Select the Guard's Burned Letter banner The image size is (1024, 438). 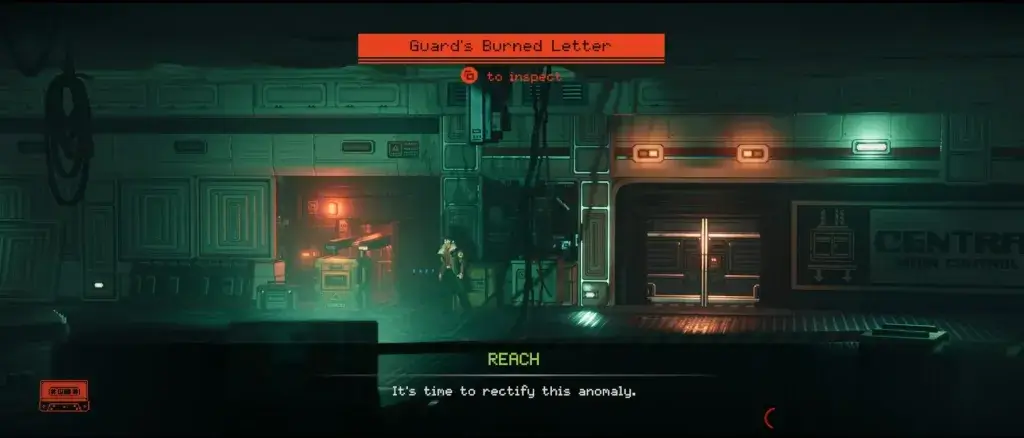[511, 46]
